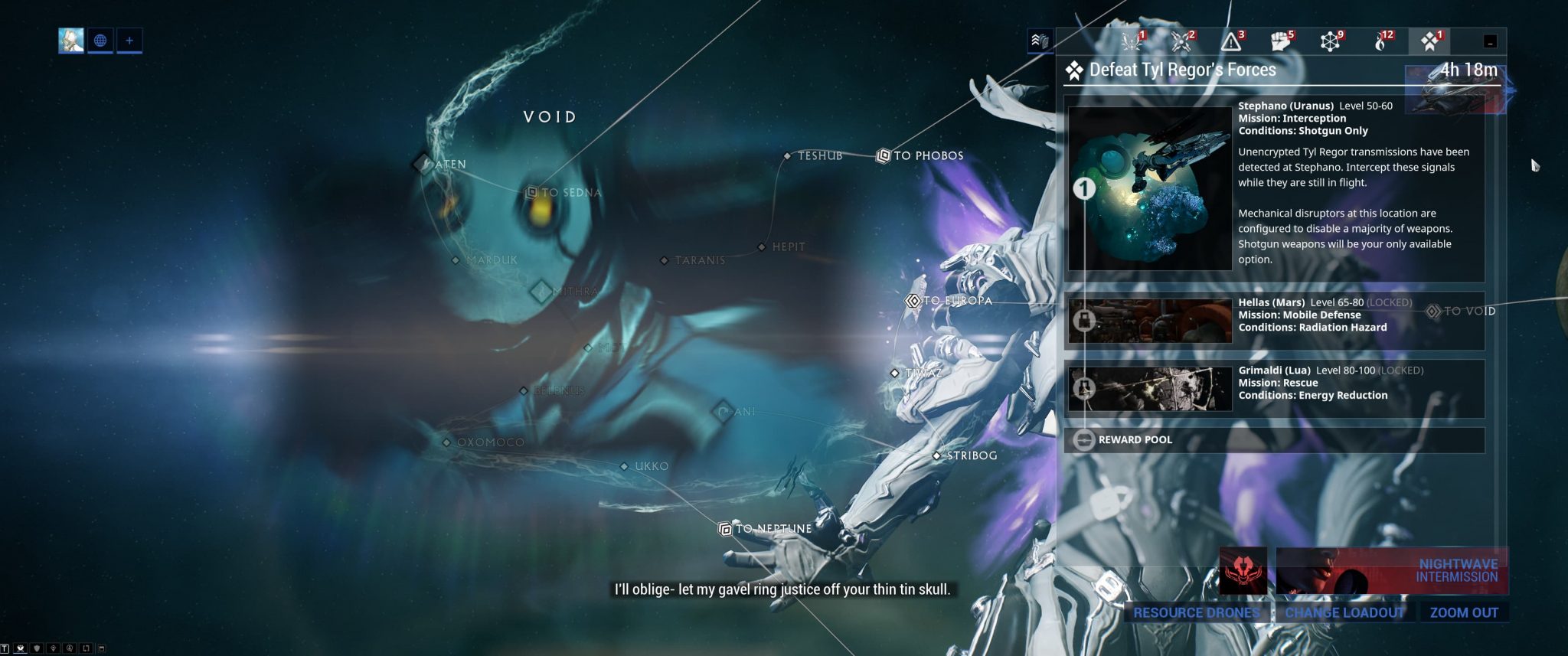1568x656 pixels.
Task: Add a new chat tab with the plus button
Action: [129, 42]
